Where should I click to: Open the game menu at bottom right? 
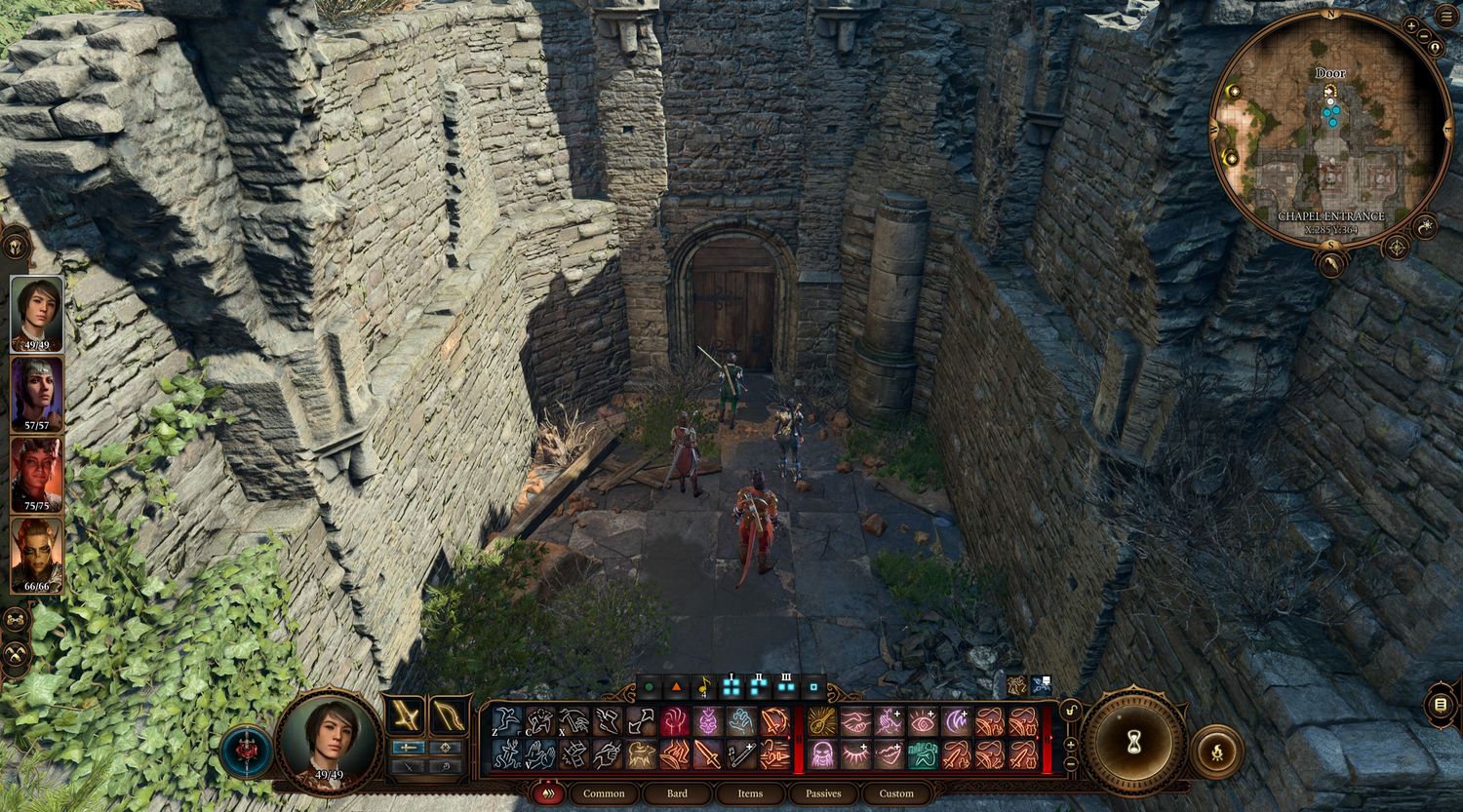click(x=1441, y=704)
